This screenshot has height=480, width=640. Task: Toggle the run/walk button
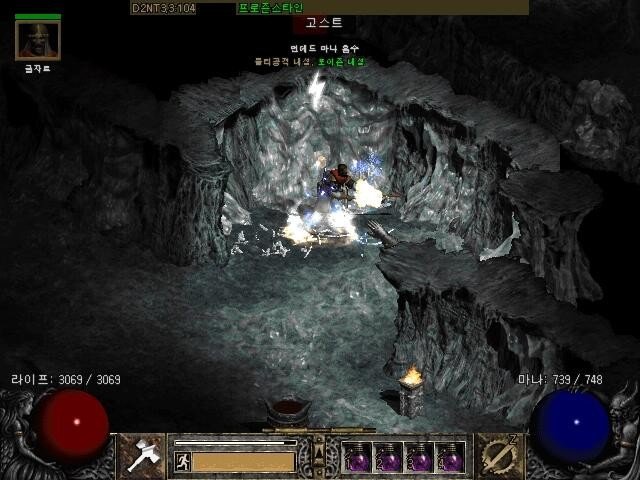pyautogui.click(x=183, y=461)
